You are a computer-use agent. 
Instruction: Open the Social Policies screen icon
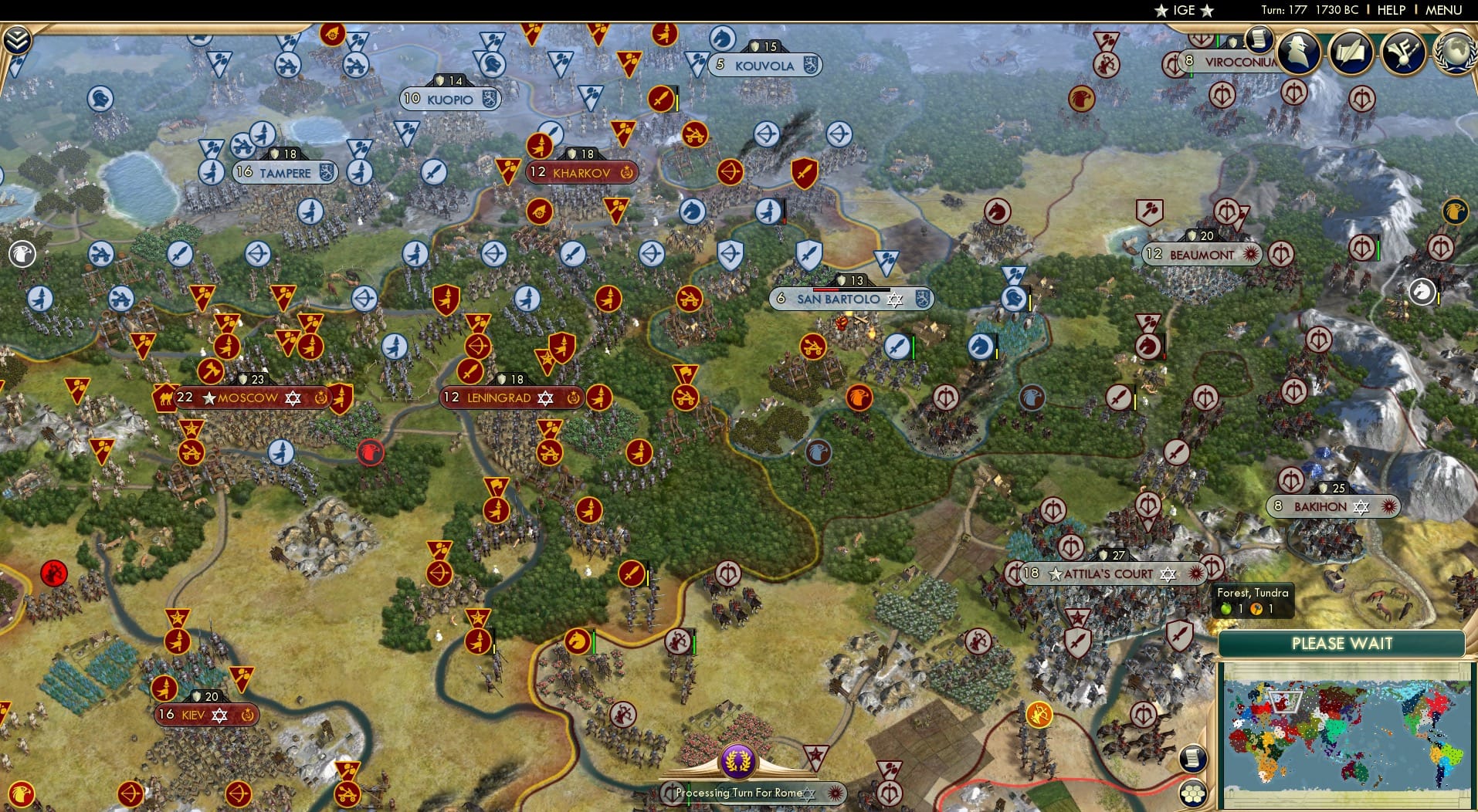tap(1404, 52)
